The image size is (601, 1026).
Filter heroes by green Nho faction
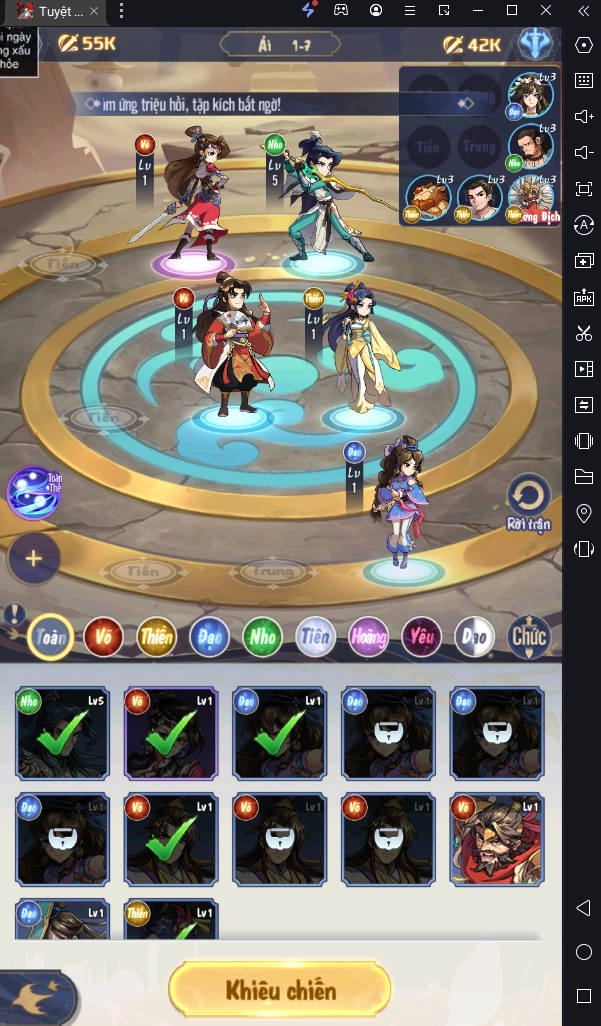262,637
